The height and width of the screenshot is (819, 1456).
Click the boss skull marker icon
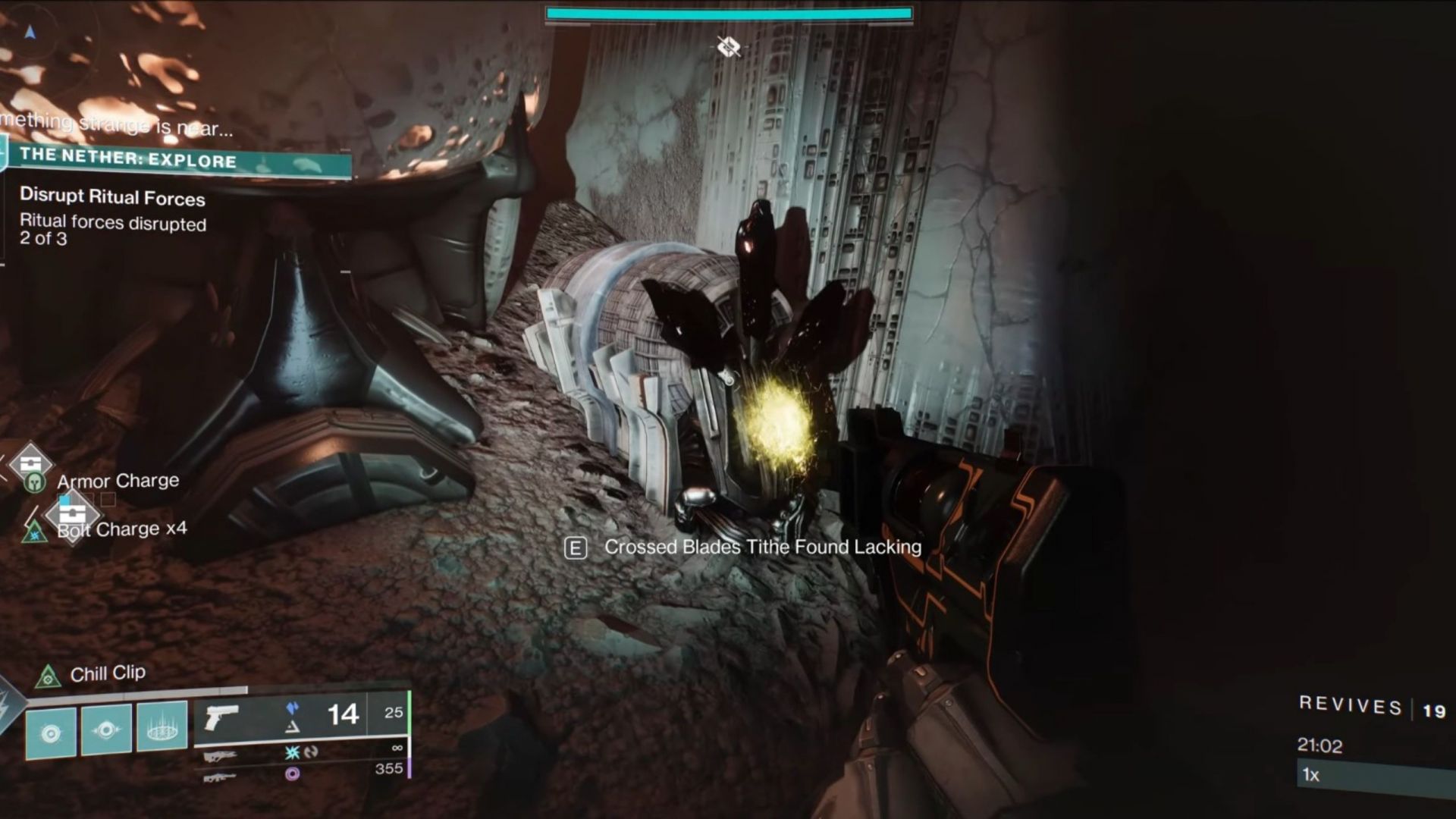click(x=729, y=47)
